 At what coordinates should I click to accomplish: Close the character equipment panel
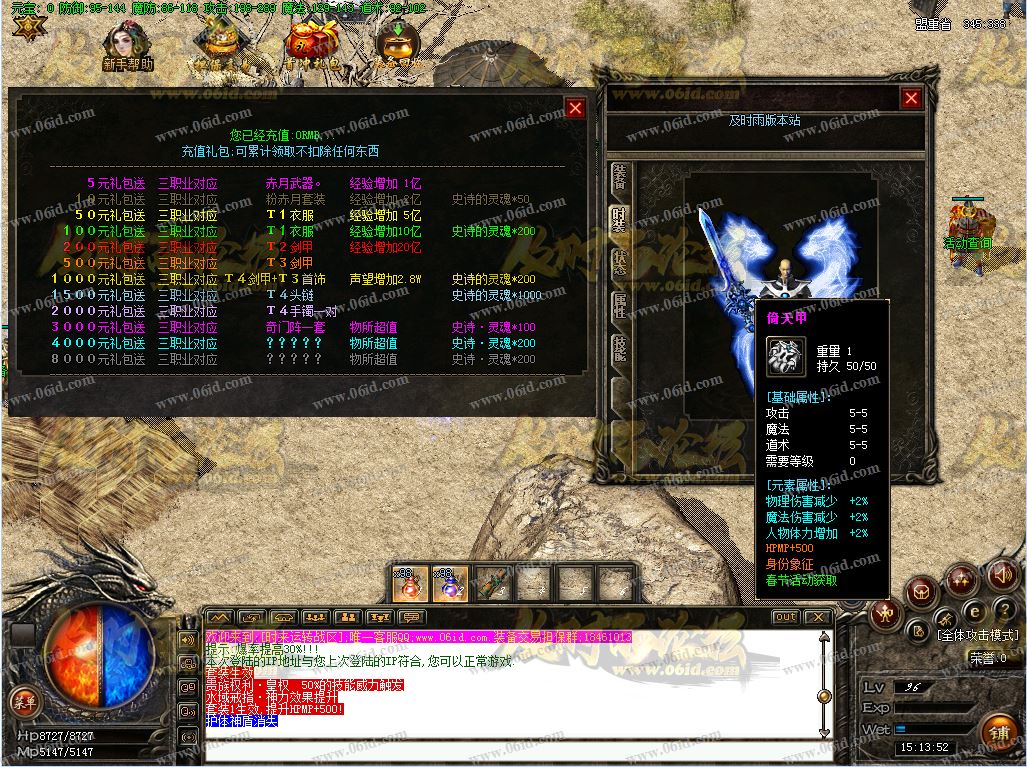pos(910,98)
